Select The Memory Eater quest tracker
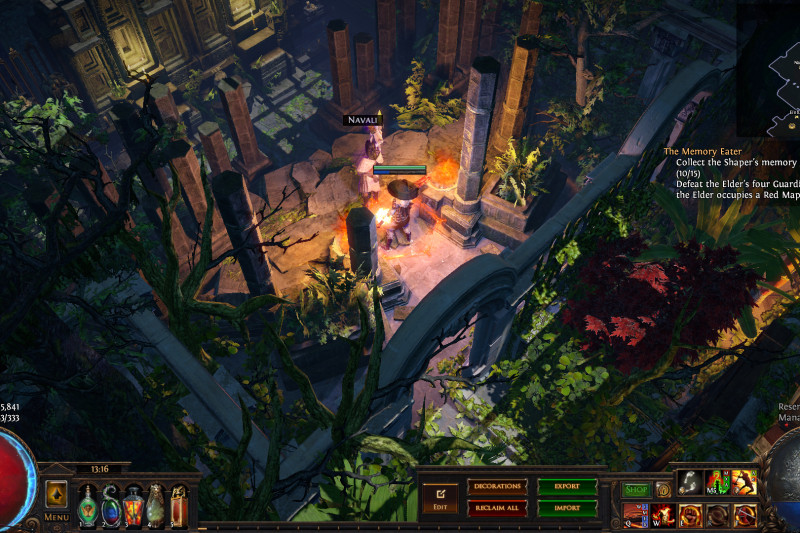The image size is (800, 533). [x=709, y=151]
